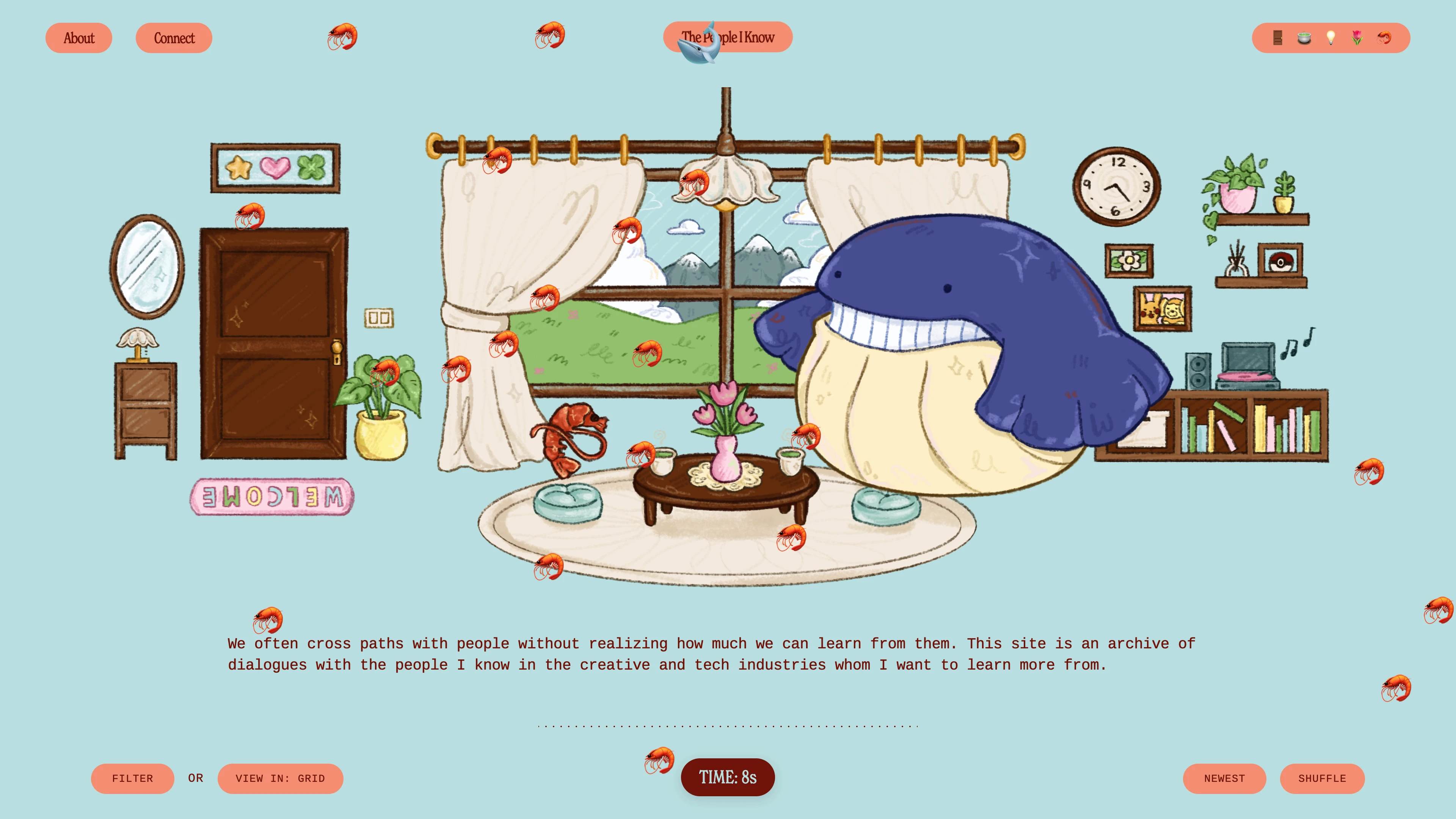The width and height of the screenshot is (1456, 819).
Task: Select the door emoji icon
Action: (1277, 38)
